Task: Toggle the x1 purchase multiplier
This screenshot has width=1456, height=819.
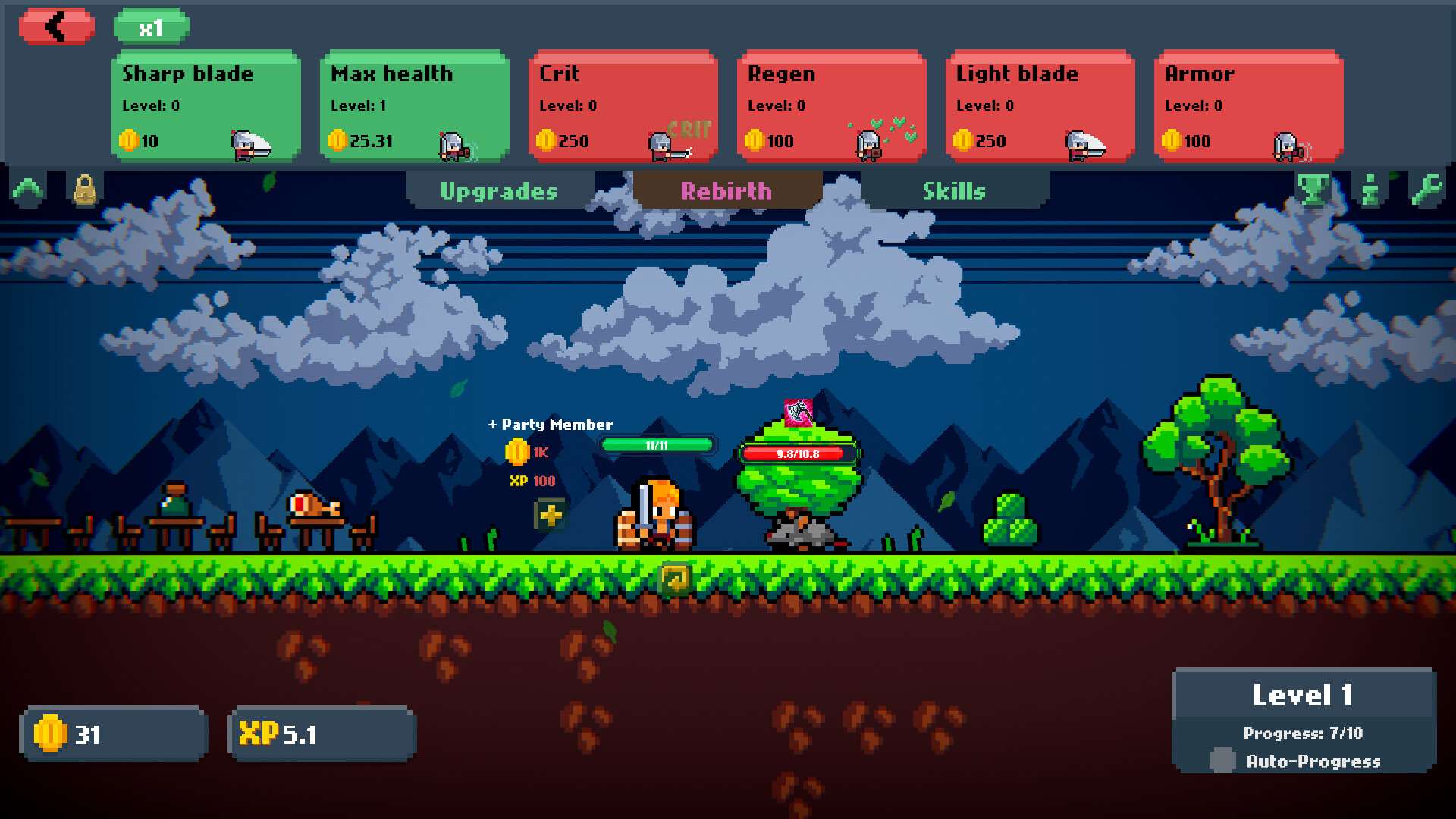Action: point(151,28)
